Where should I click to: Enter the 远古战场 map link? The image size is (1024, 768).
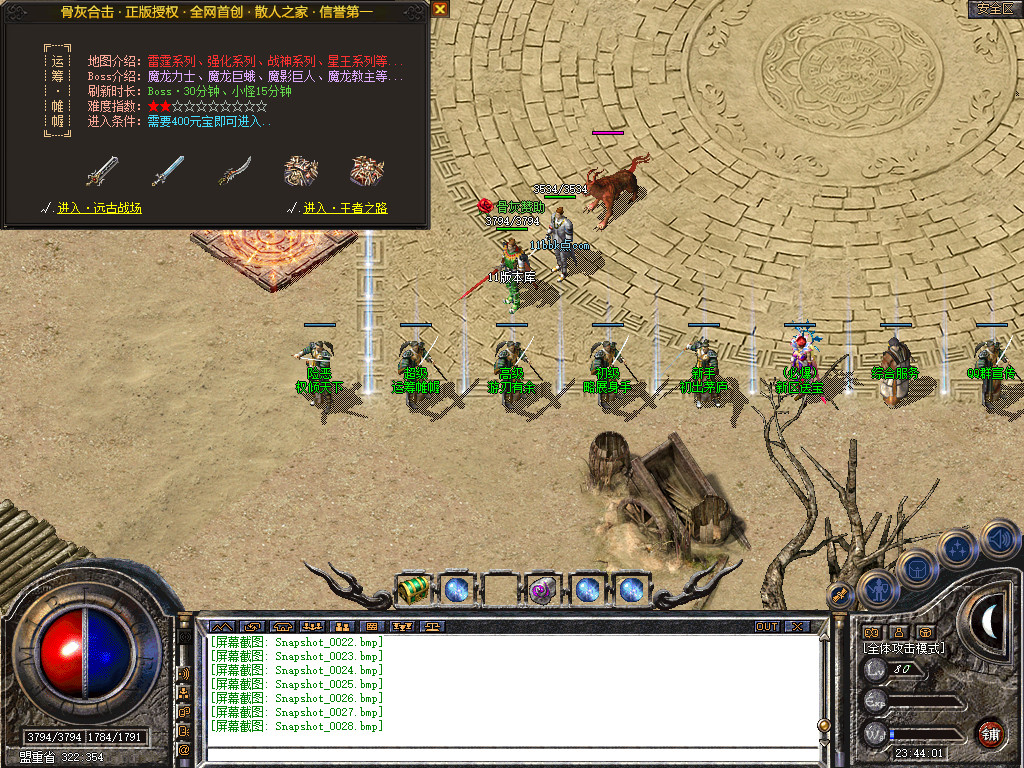click(x=99, y=208)
